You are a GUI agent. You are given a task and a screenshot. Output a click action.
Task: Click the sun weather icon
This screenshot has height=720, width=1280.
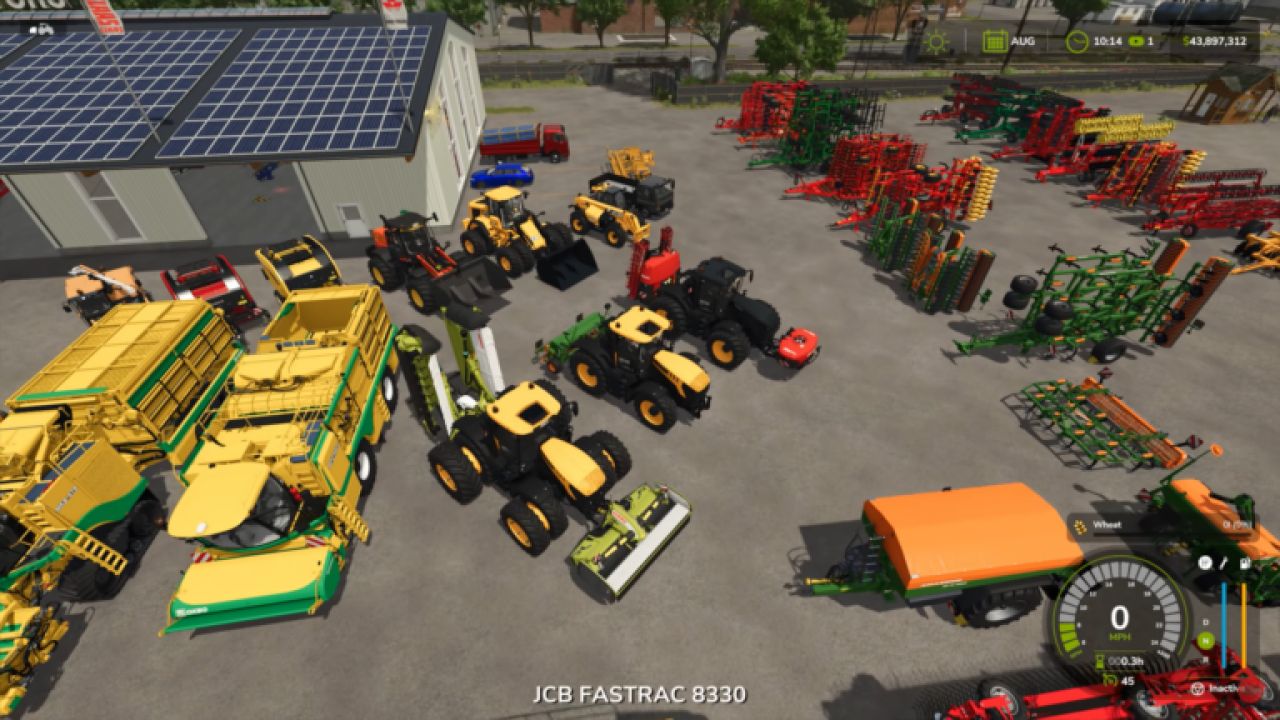935,42
